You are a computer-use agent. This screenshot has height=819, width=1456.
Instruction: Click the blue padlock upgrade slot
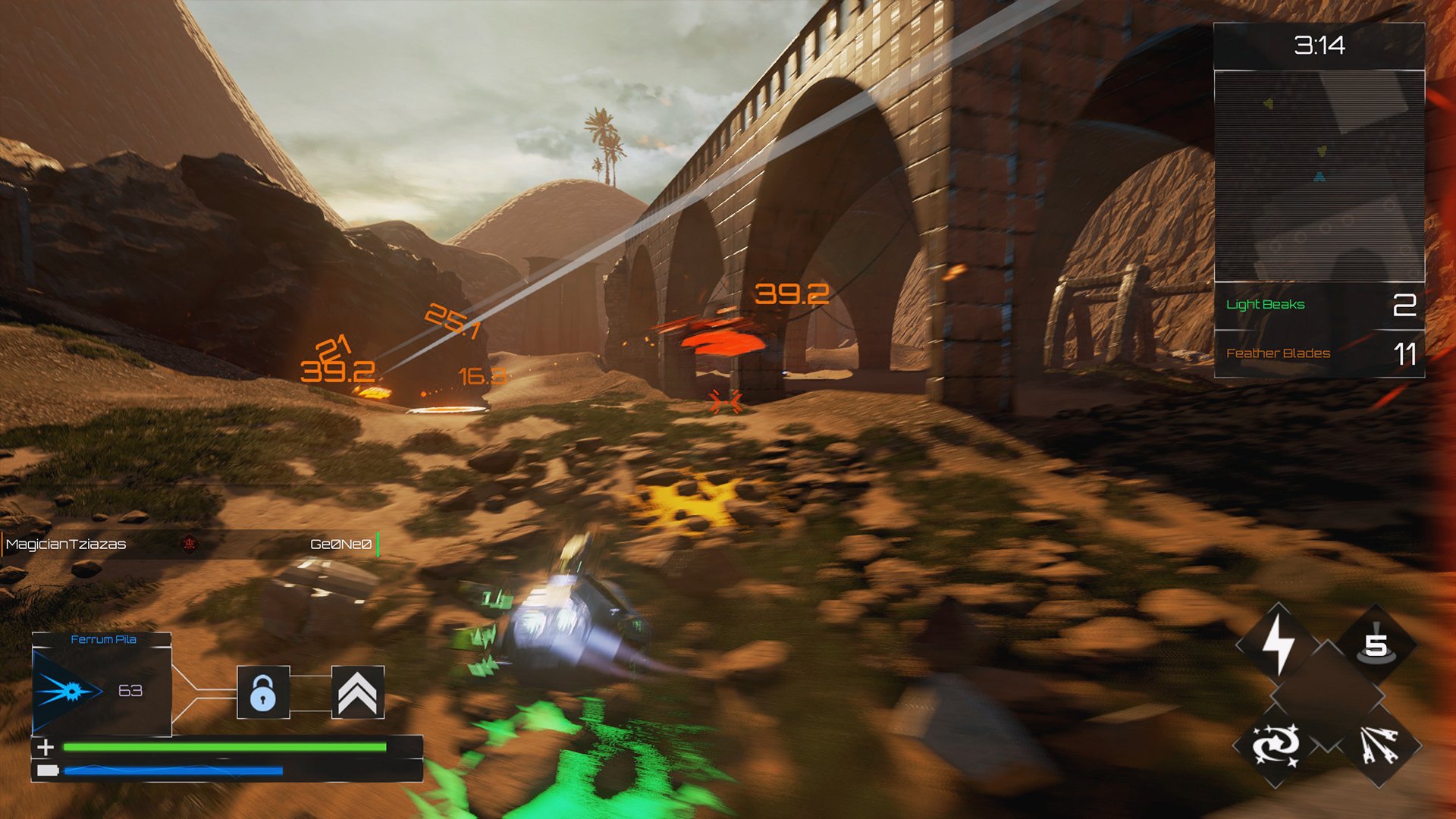click(x=263, y=692)
